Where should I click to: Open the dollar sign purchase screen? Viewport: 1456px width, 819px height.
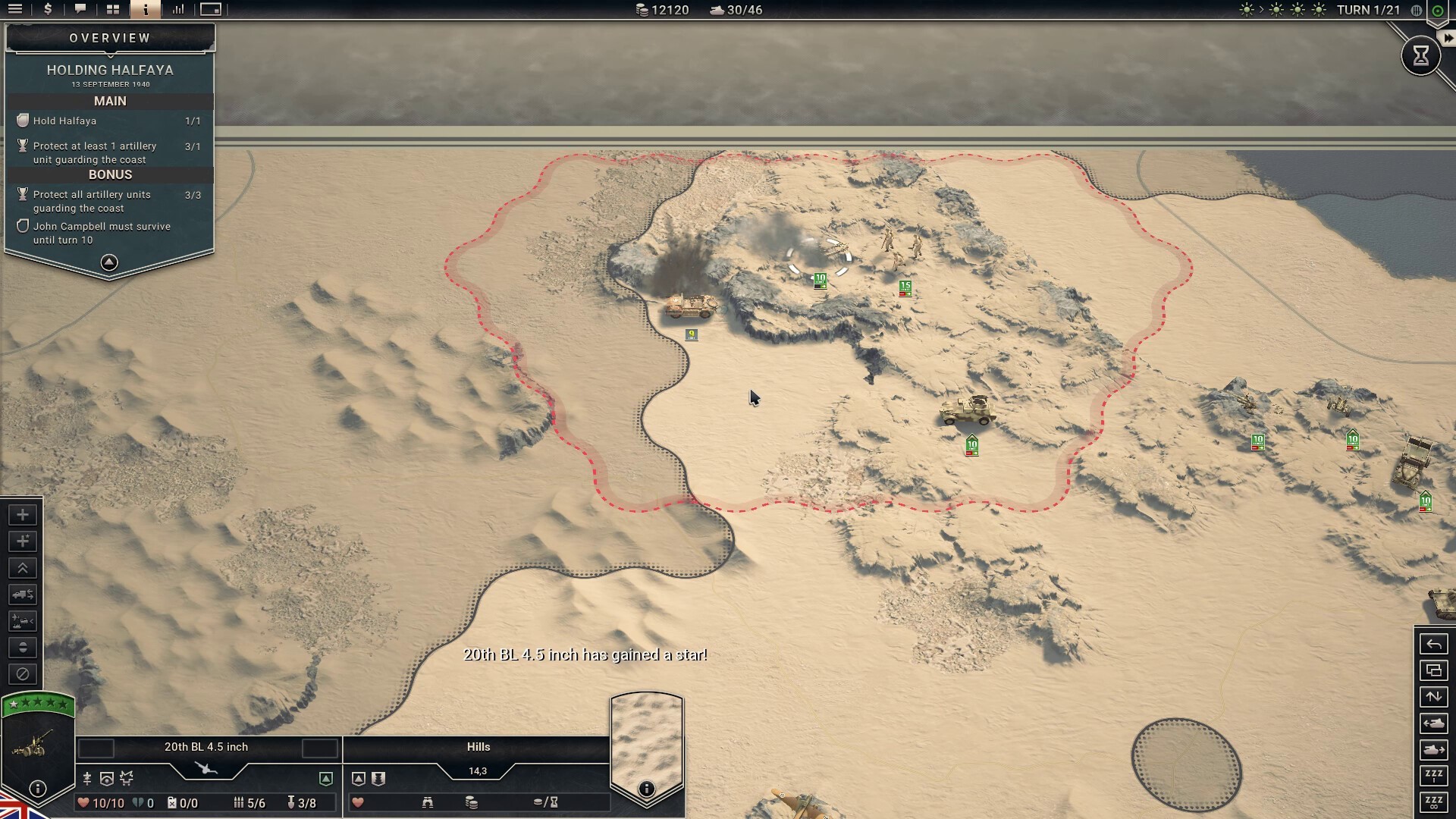point(48,9)
